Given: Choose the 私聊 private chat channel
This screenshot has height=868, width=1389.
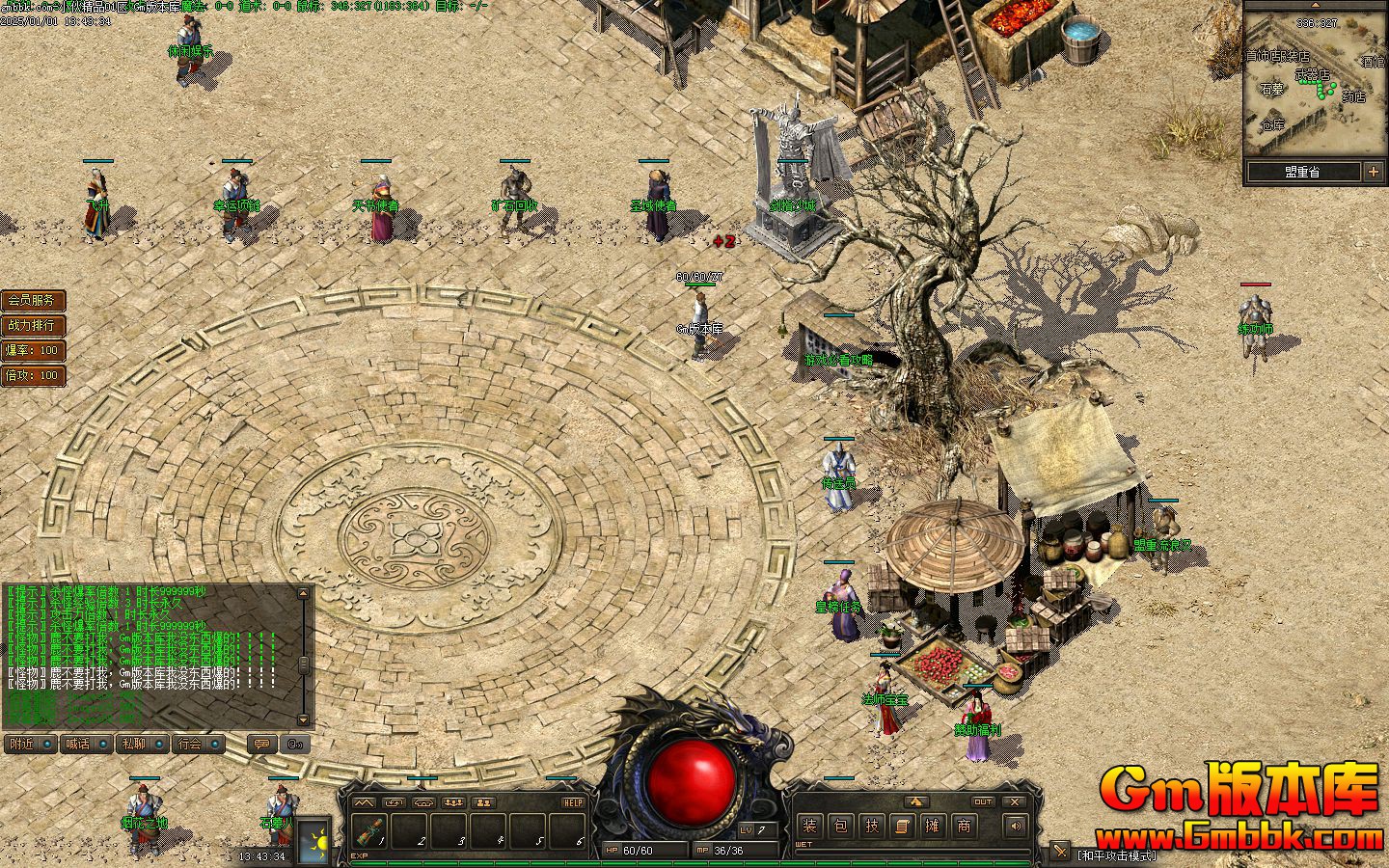Looking at the screenshot, I should 141,744.
